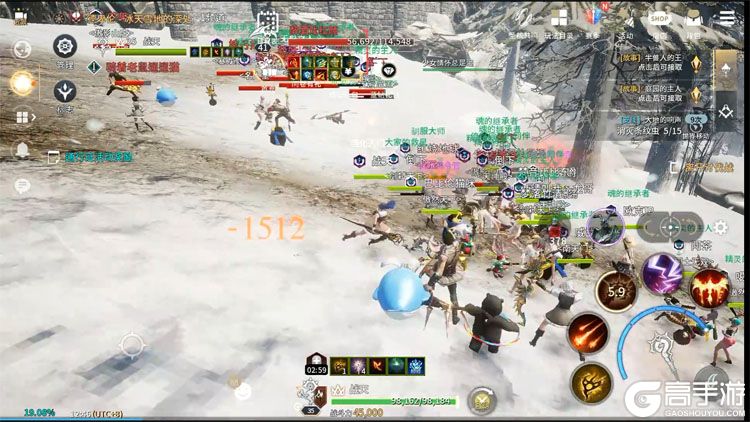Screen dimensions: 750x422
Task: Open the notification bell icon
Action: 21,151
